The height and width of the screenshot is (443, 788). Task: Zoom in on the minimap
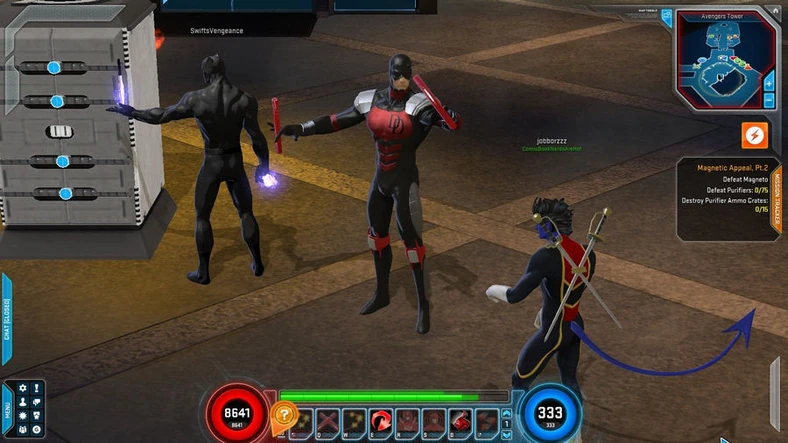[x=769, y=83]
